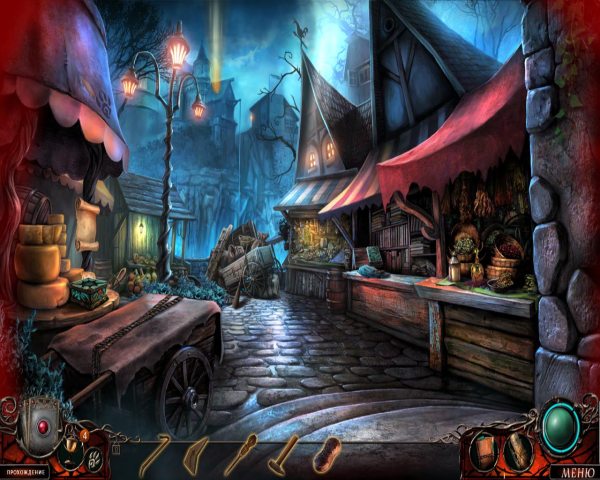Choose the flat blade inventory item
The height and width of the screenshot is (480, 600).
click(x=198, y=453)
